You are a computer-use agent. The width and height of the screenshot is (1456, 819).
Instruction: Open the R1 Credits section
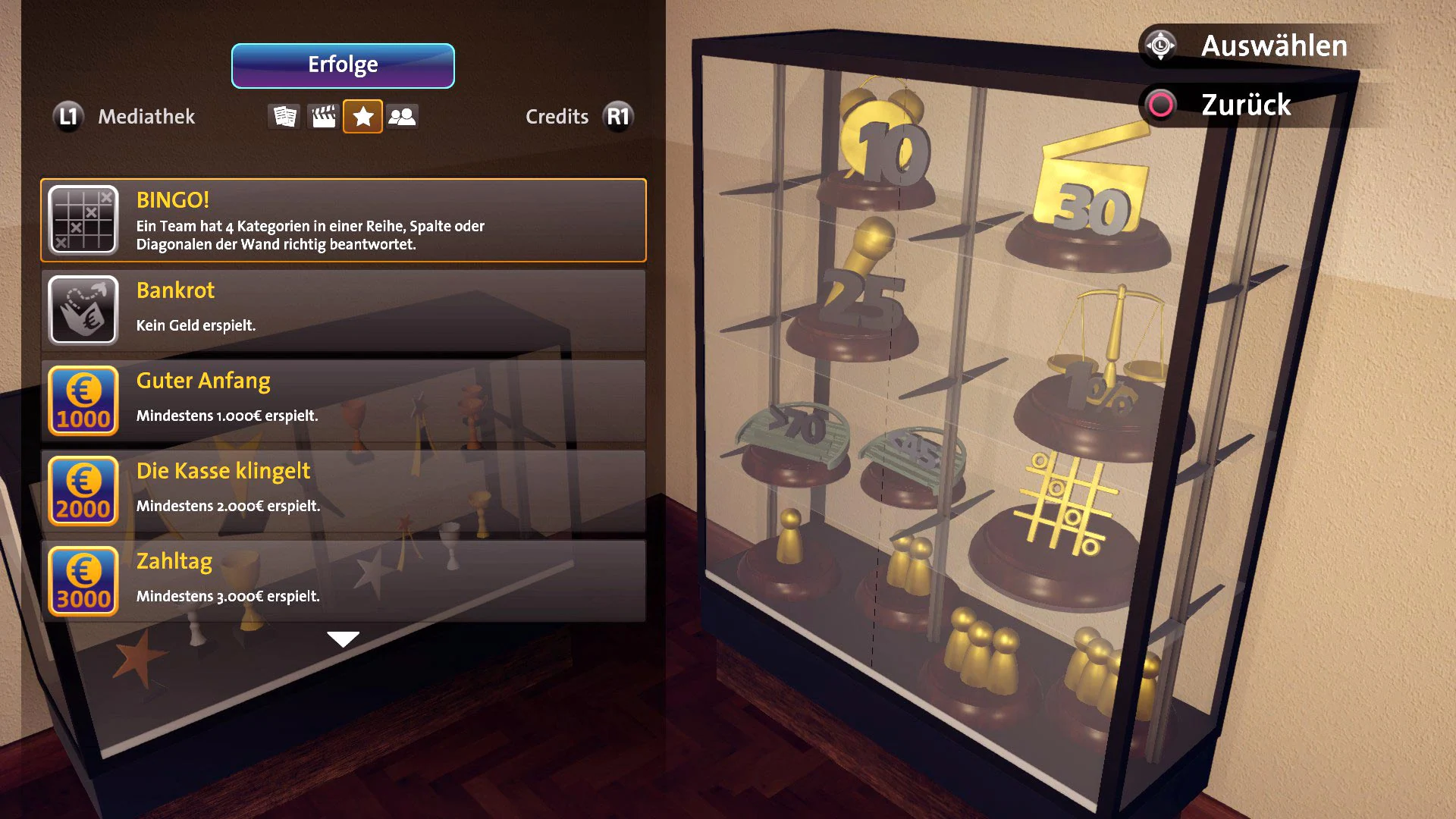click(617, 116)
